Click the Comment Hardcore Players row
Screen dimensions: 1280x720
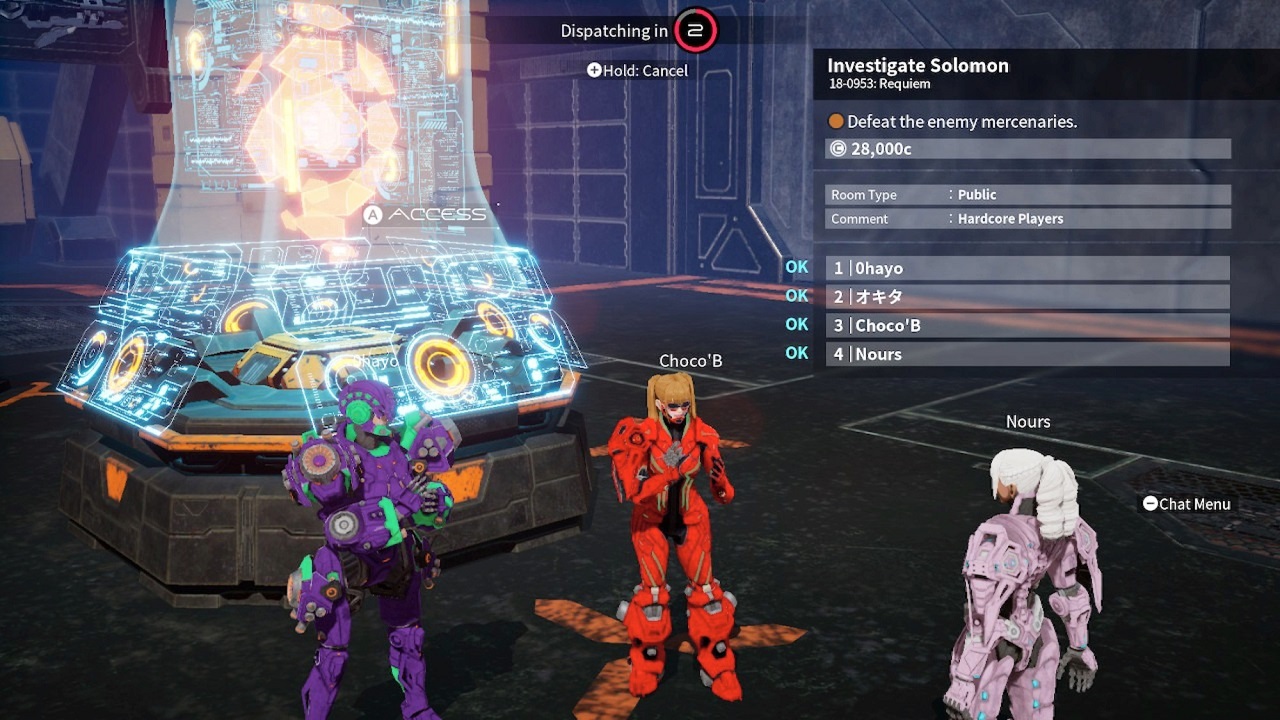(x=1028, y=219)
